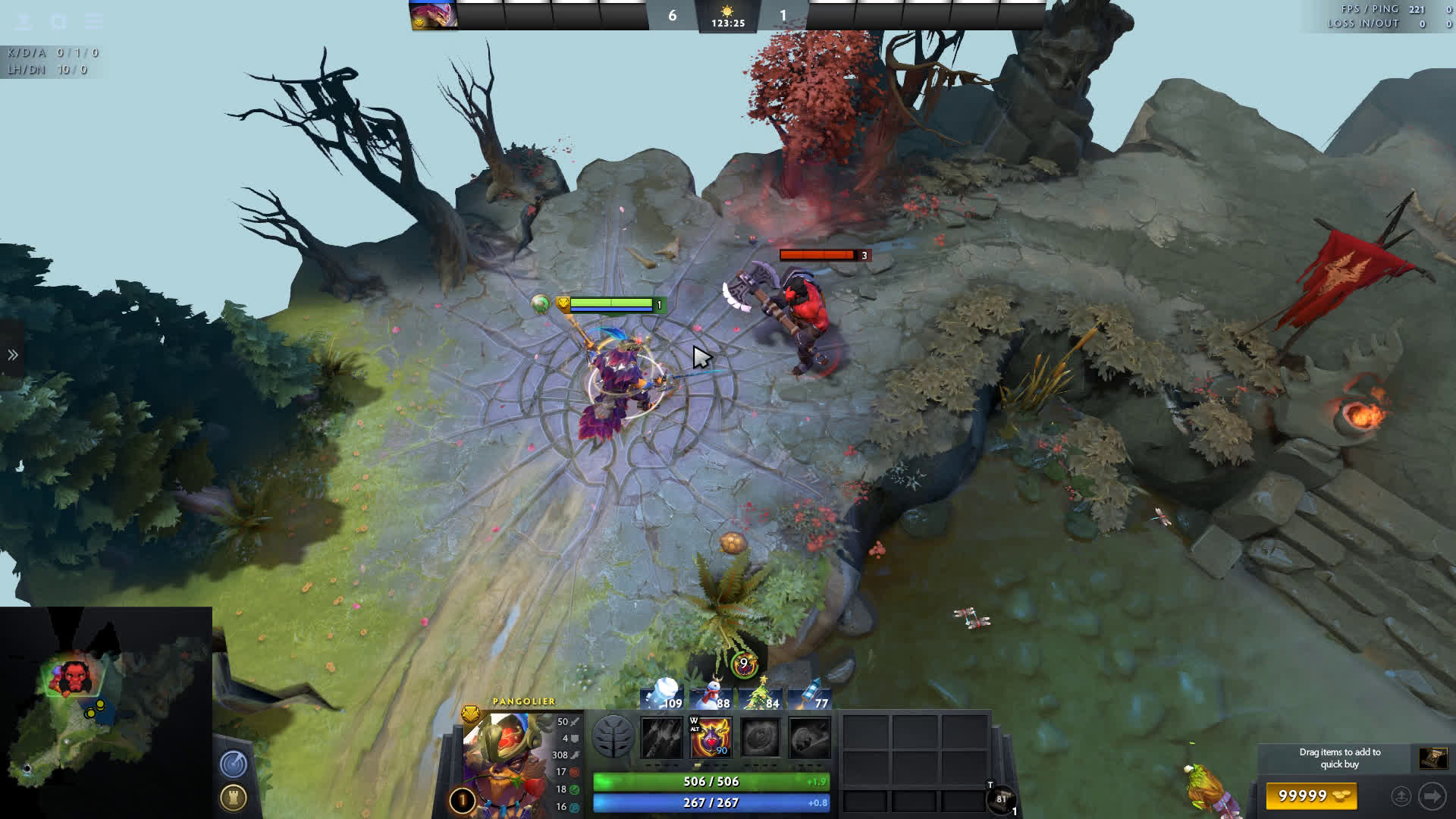
Task: Select the courier deliver items arrow button
Action: point(1432,796)
